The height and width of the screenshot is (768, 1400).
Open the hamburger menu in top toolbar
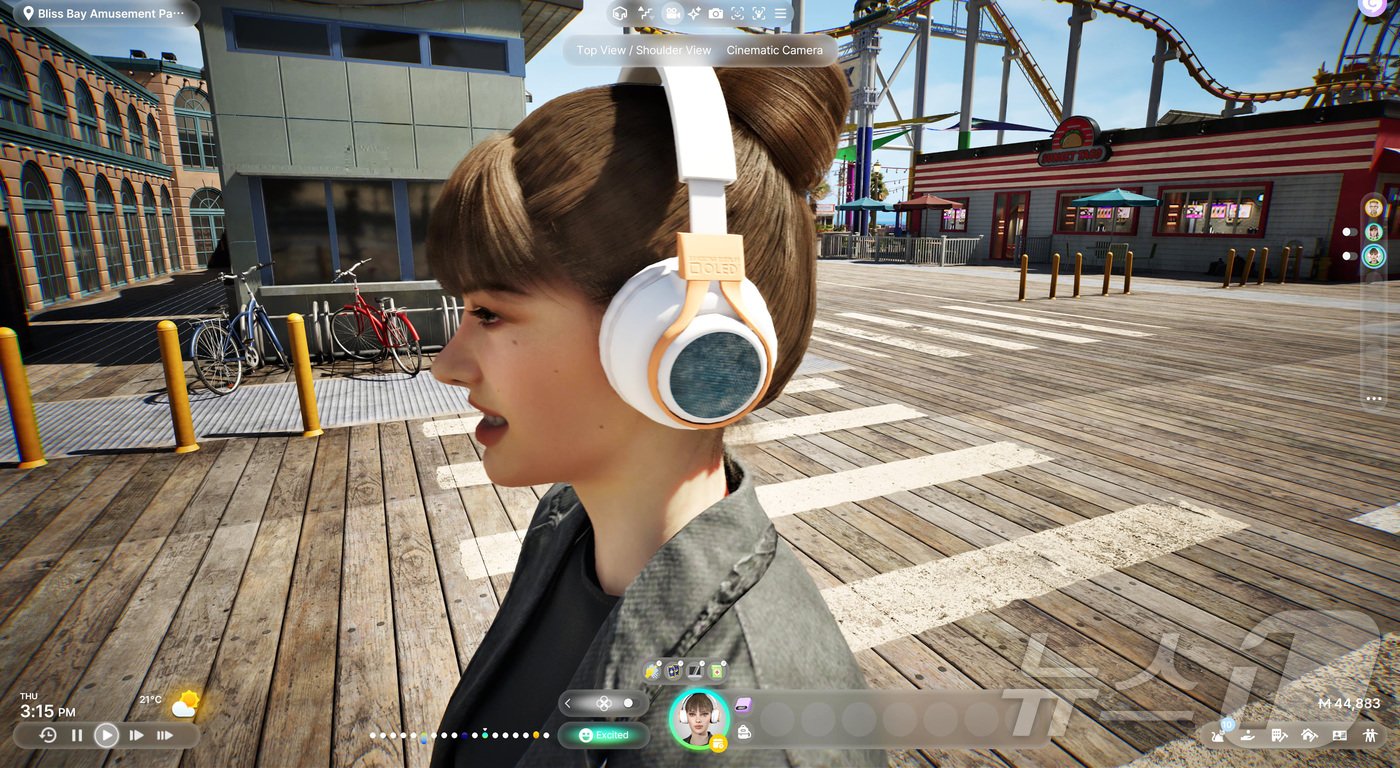(x=780, y=14)
